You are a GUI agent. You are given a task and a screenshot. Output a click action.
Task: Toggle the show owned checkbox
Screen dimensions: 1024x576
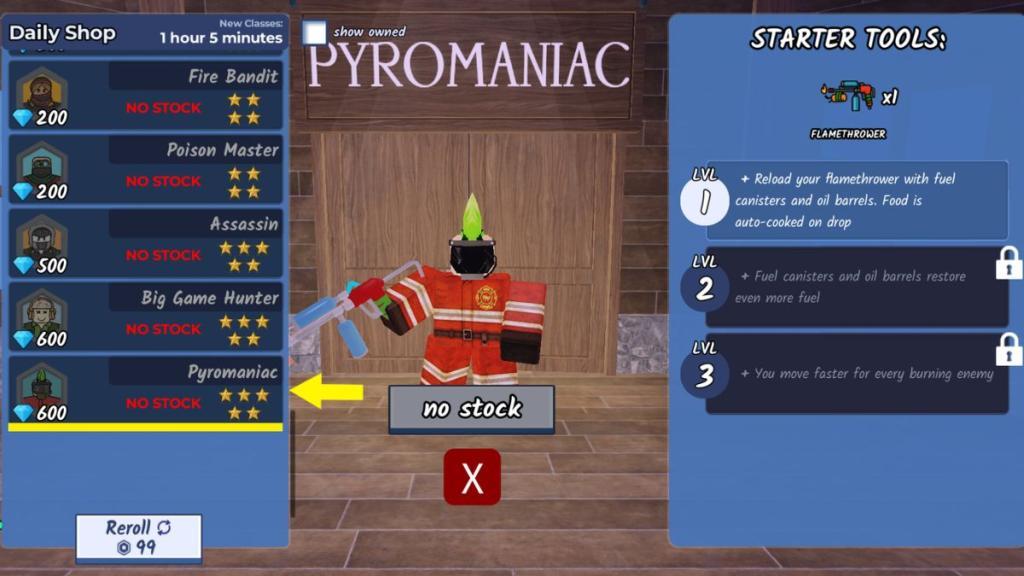tap(315, 33)
